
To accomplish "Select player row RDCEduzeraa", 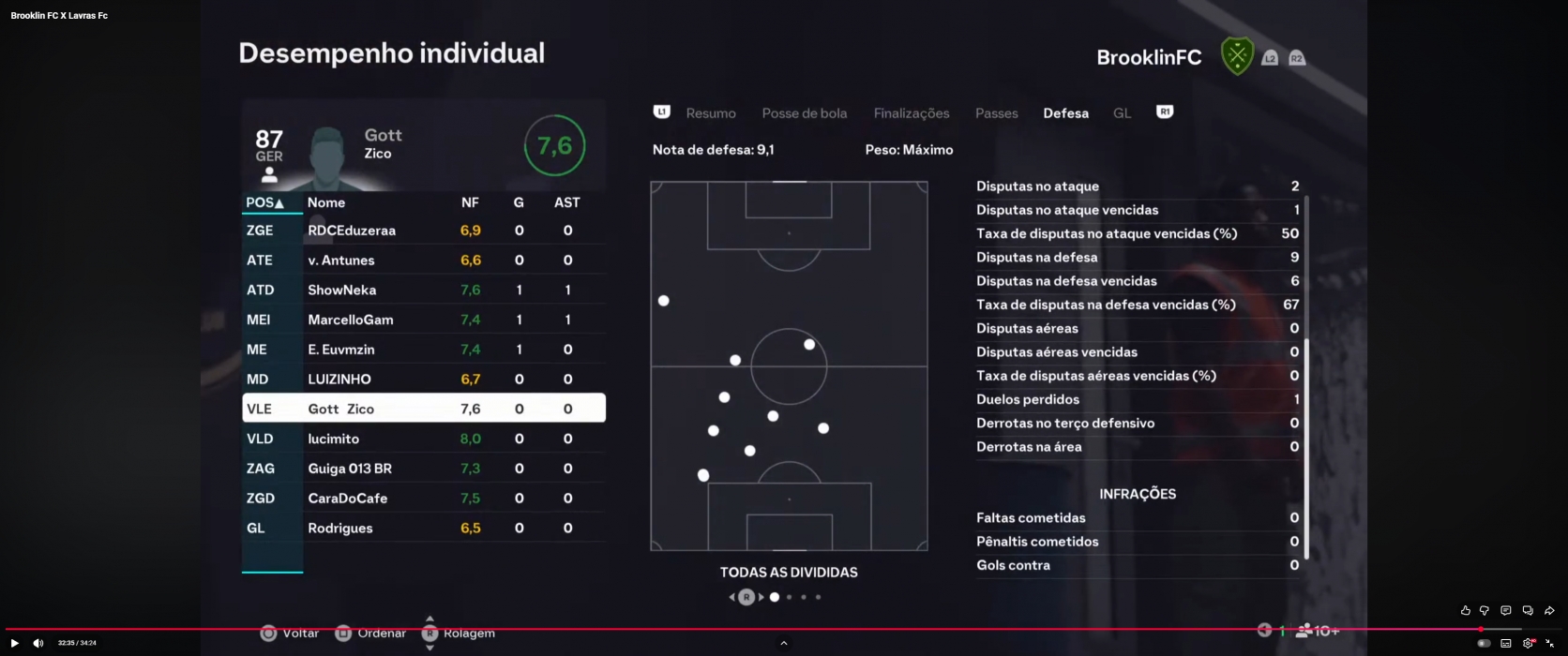I will pos(423,231).
